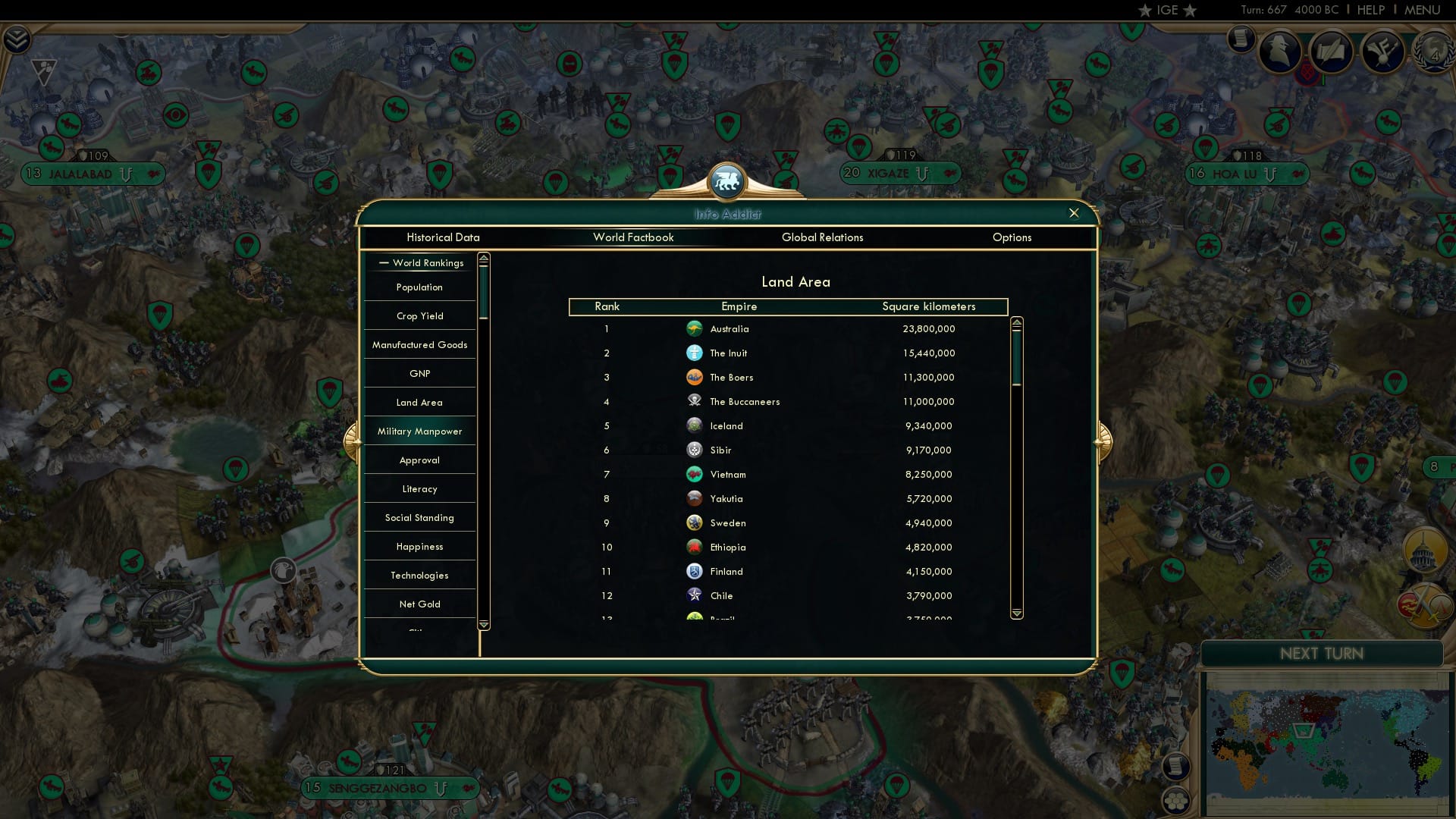Collapse the World Rankings tree entry
Image resolution: width=1456 pixels, height=819 pixels.
(x=382, y=262)
